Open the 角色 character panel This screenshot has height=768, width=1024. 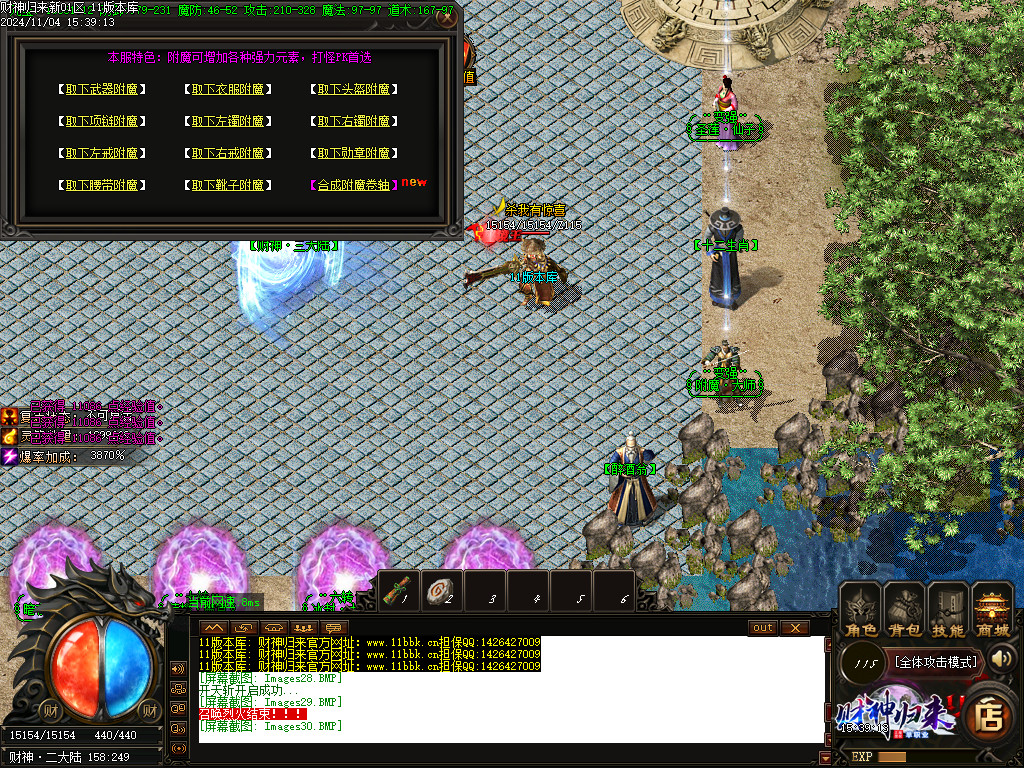point(861,609)
